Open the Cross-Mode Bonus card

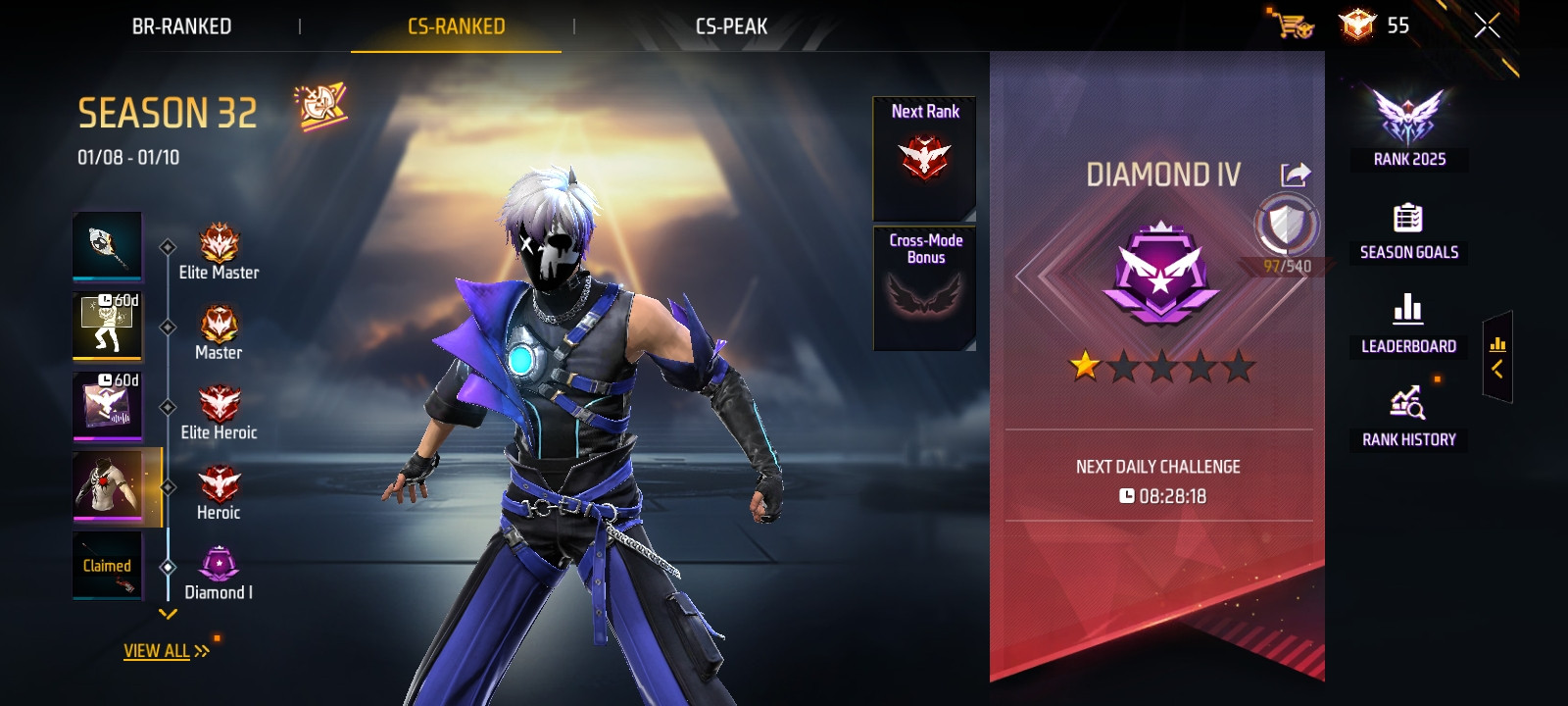coord(924,288)
